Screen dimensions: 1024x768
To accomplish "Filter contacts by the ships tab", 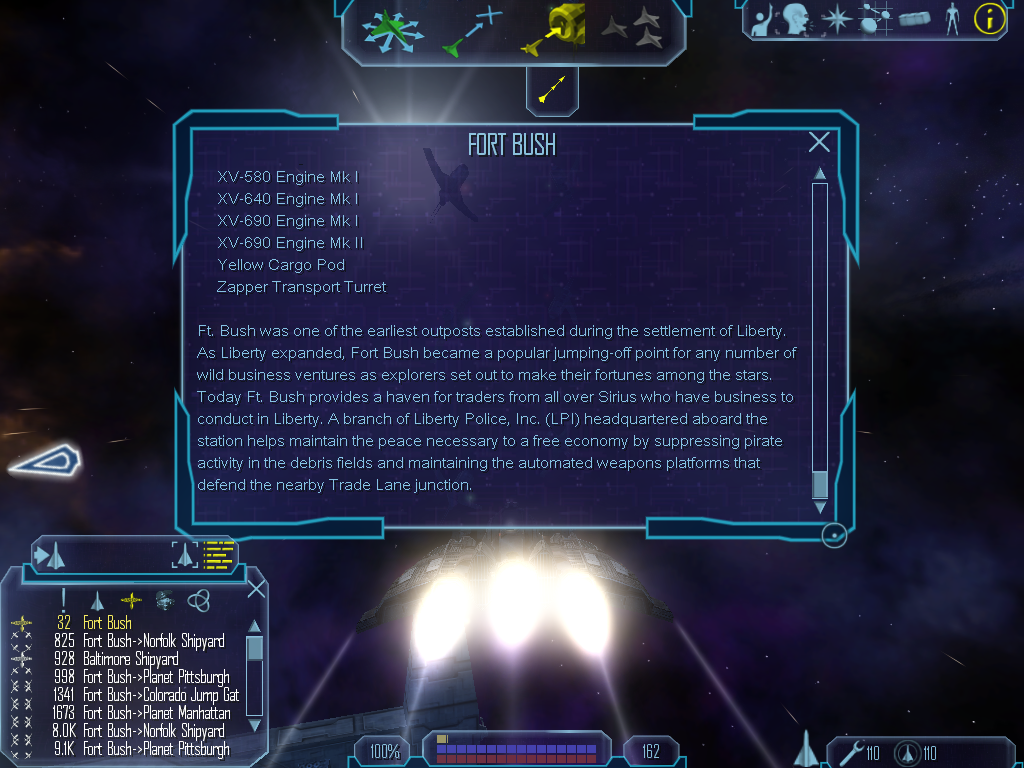I will coord(97,600).
